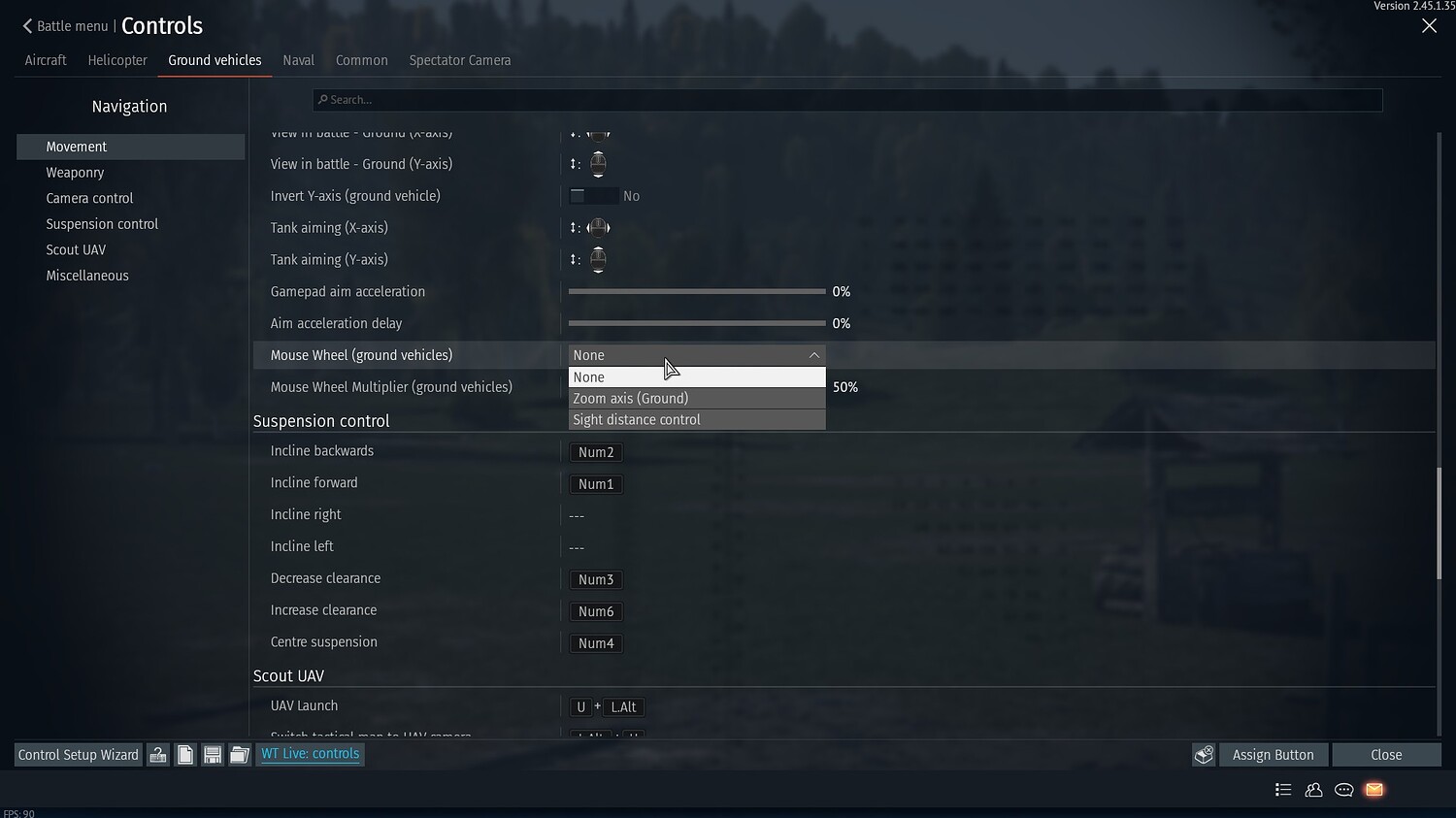Clear current assignment with the box-X icon
1456x818 pixels.
(x=1204, y=754)
